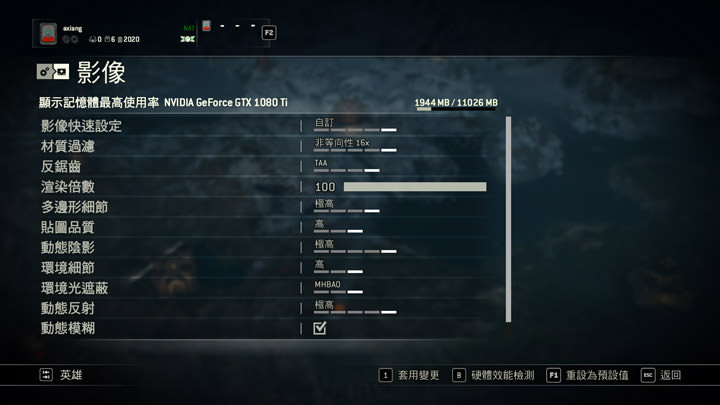Select the 動態陰影 option row
This screenshot has height=405, width=720.
(x=67, y=247)
